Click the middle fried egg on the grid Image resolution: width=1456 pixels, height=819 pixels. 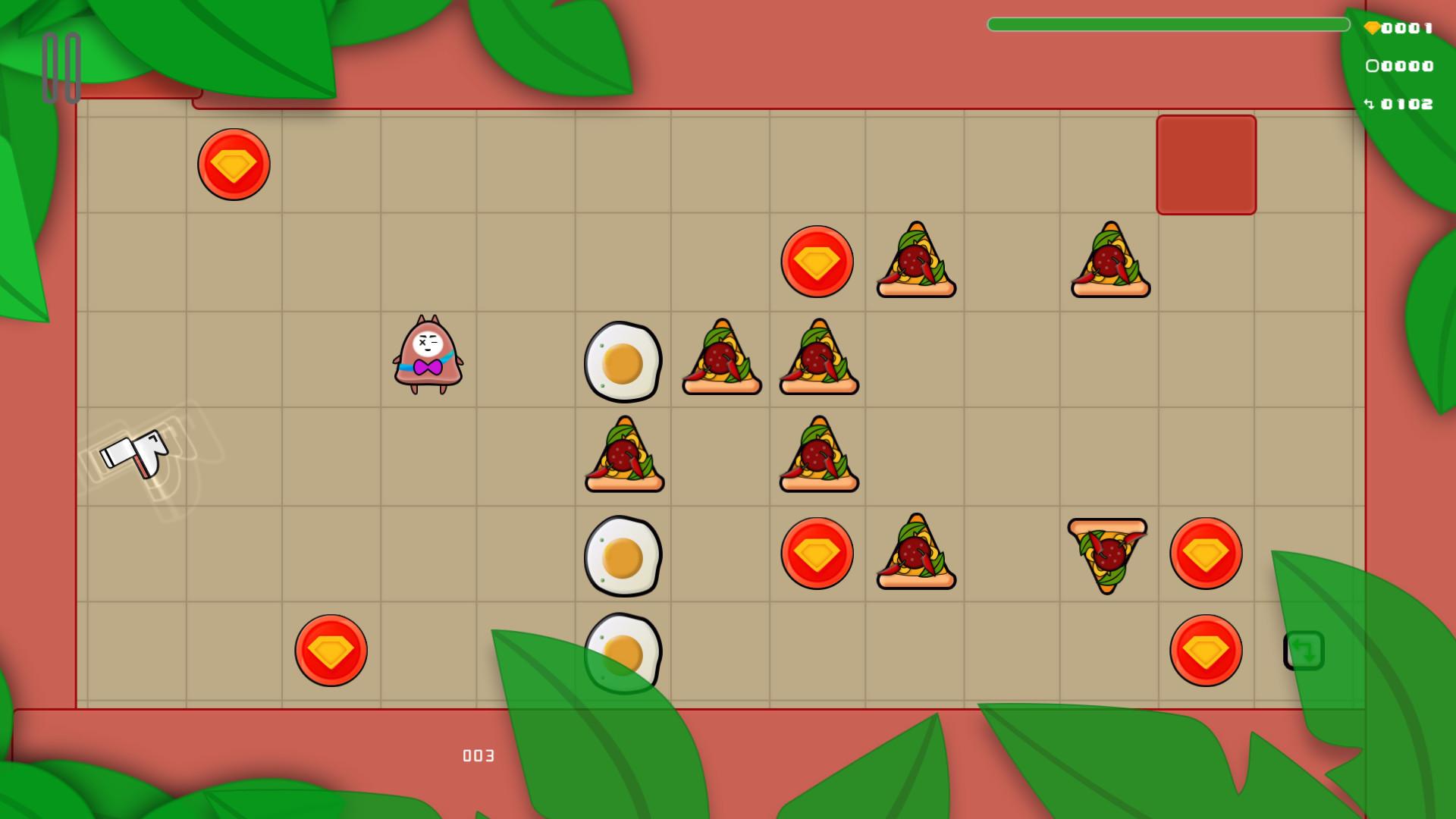623,554
